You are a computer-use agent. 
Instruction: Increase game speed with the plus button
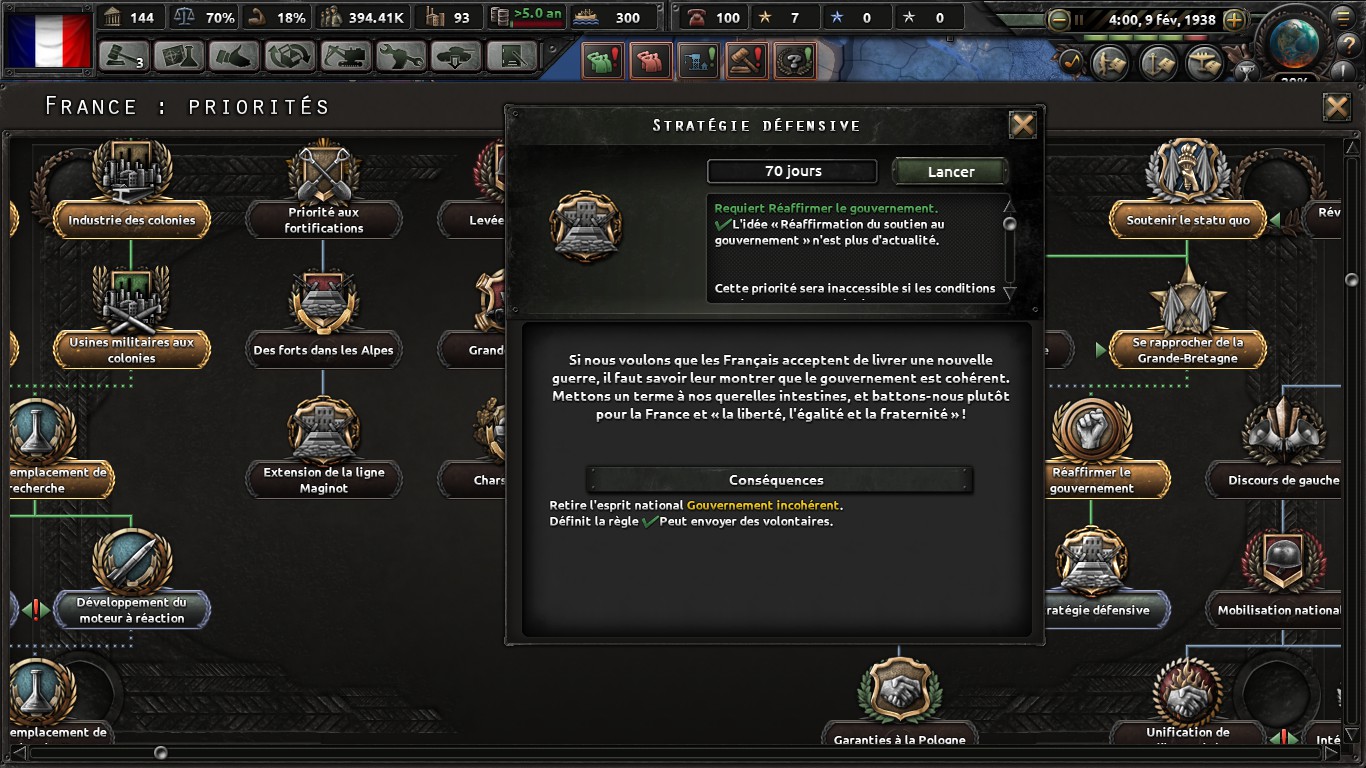[x=1234, y=20]
